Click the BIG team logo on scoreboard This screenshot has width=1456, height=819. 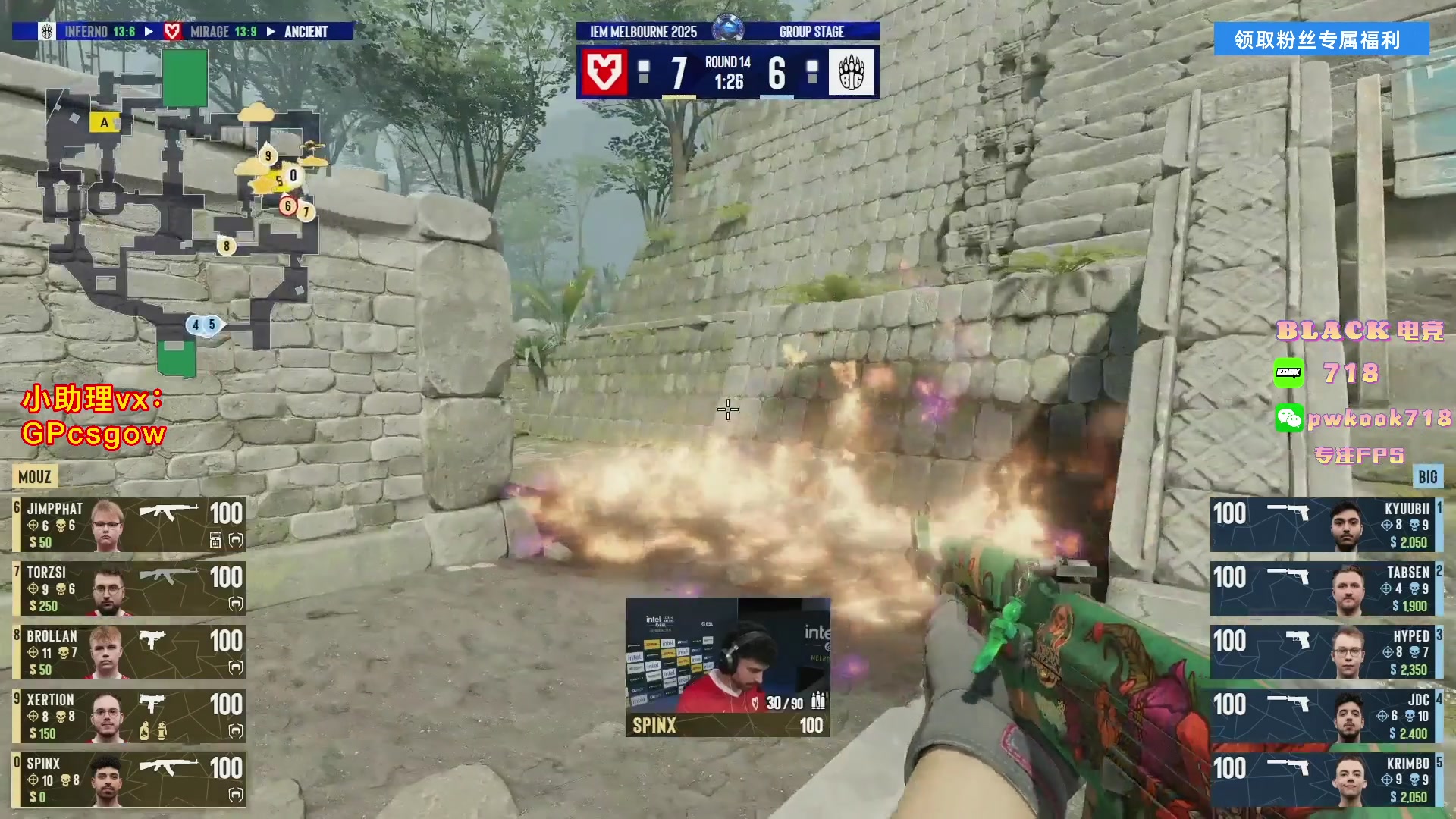852,73
